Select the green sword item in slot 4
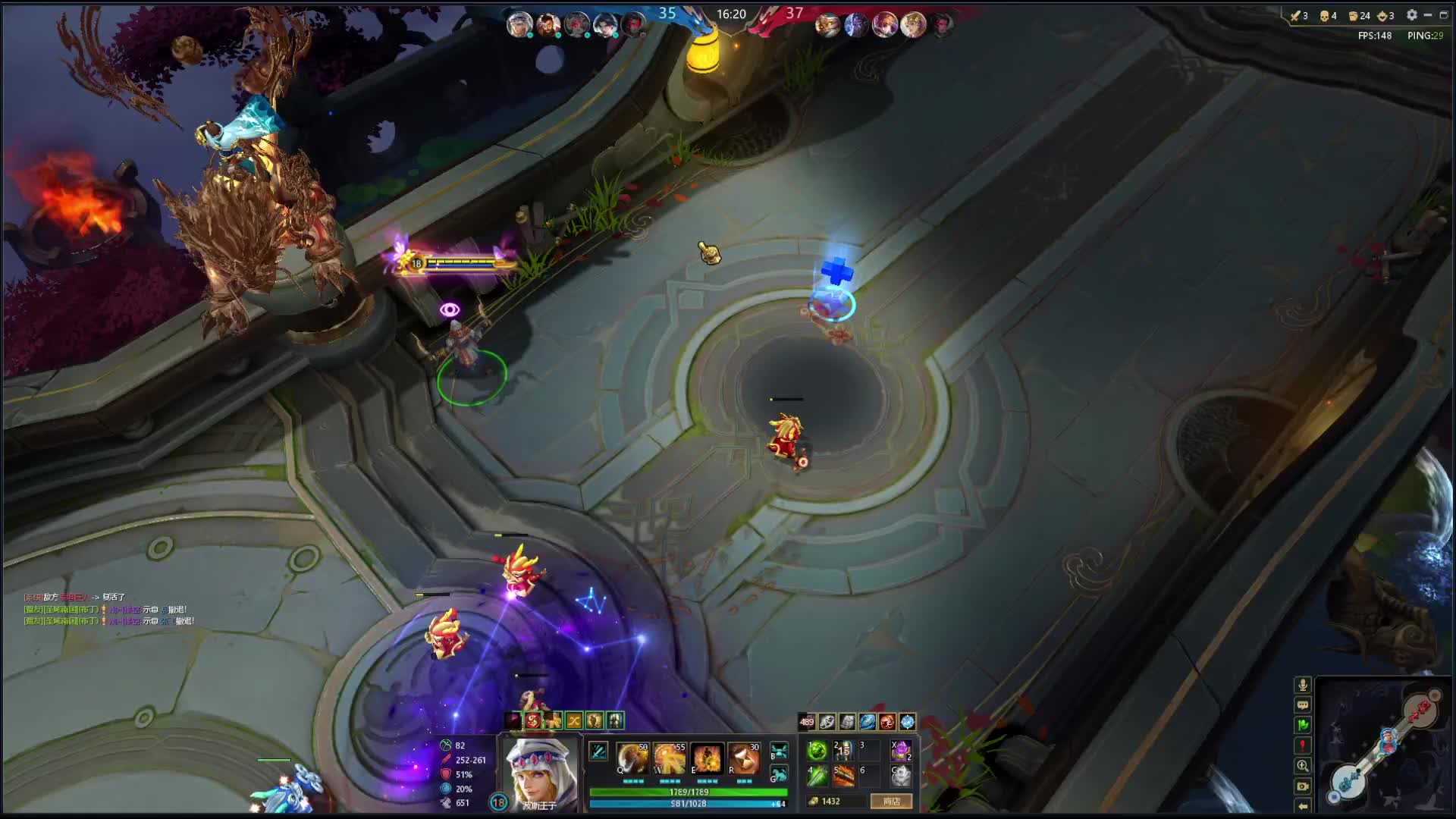The image size is (1456, 819). click(x=817, y=776)
